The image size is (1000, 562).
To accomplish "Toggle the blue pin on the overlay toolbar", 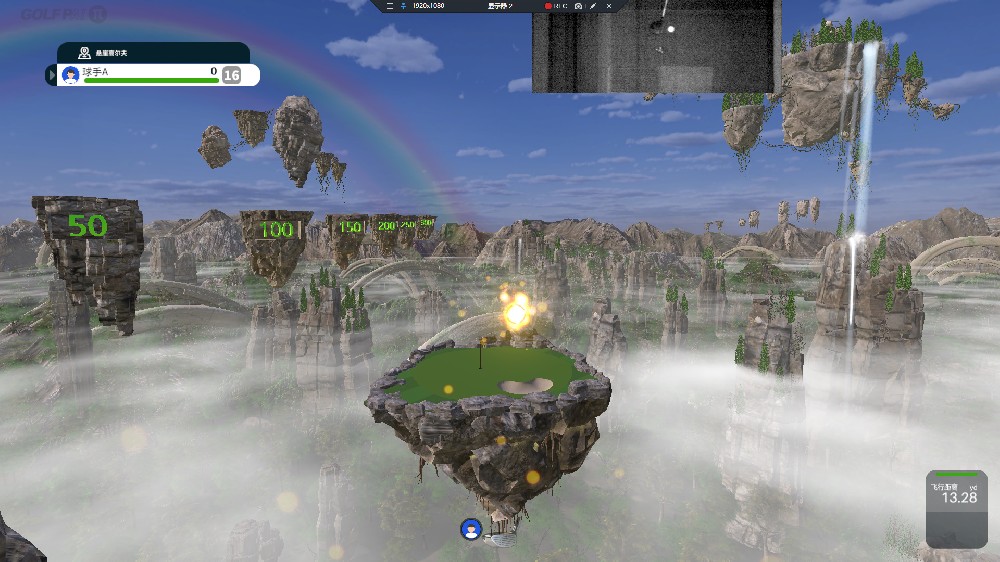I will coord(402,6).
